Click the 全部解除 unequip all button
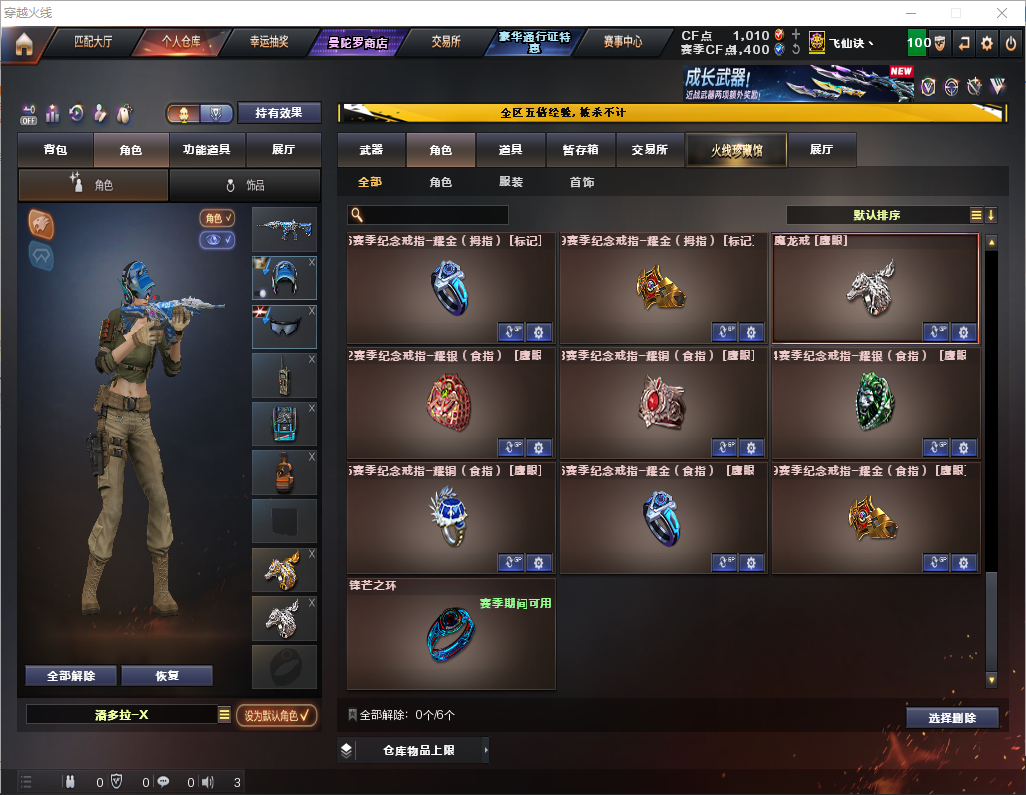This screenshot has height=795, width=1026. point(70,676)
